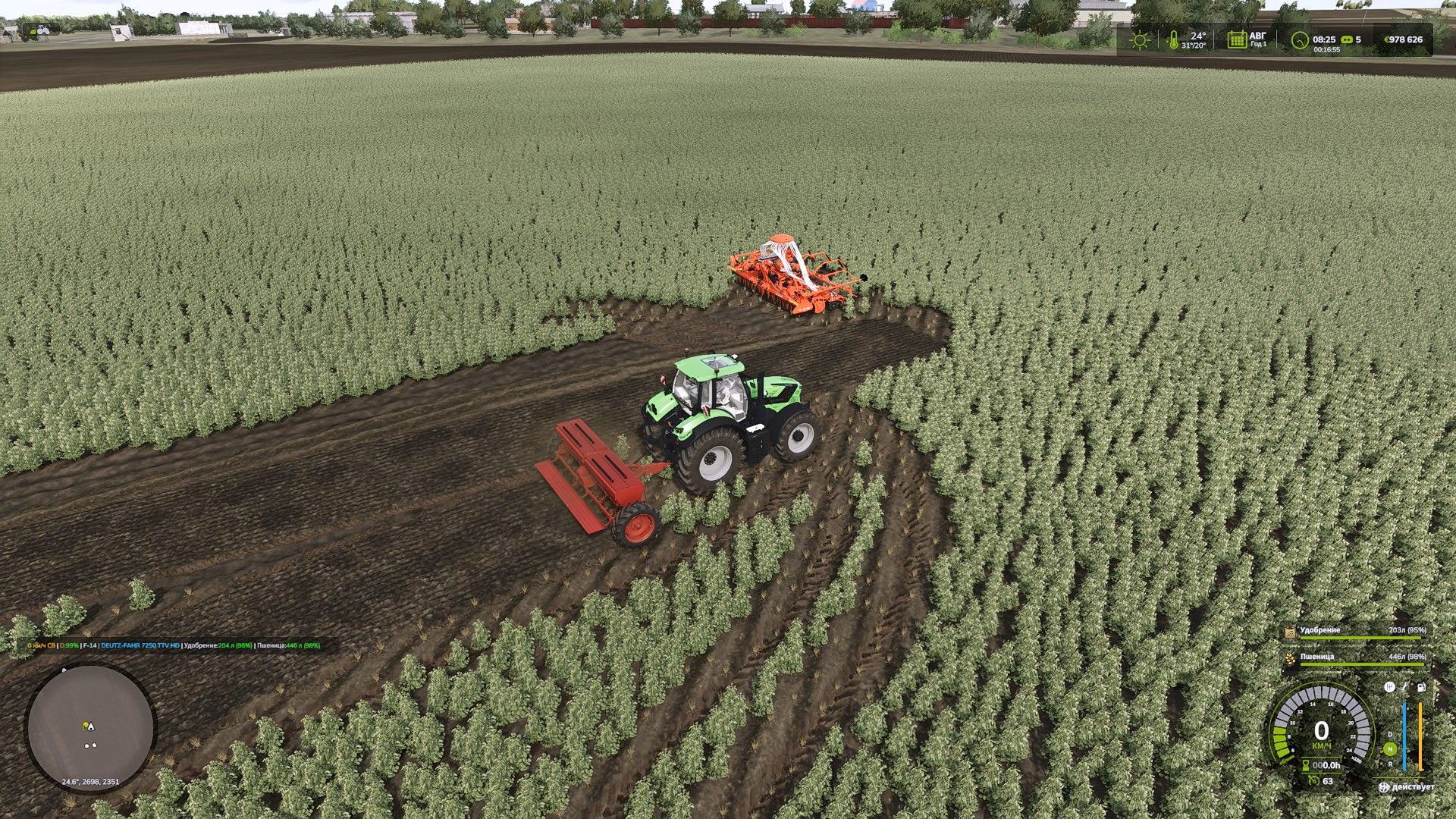This screenshot has width=1456, height=819.
Task: Click the wrench damage icon
Action: click(x=1404, y=687)
